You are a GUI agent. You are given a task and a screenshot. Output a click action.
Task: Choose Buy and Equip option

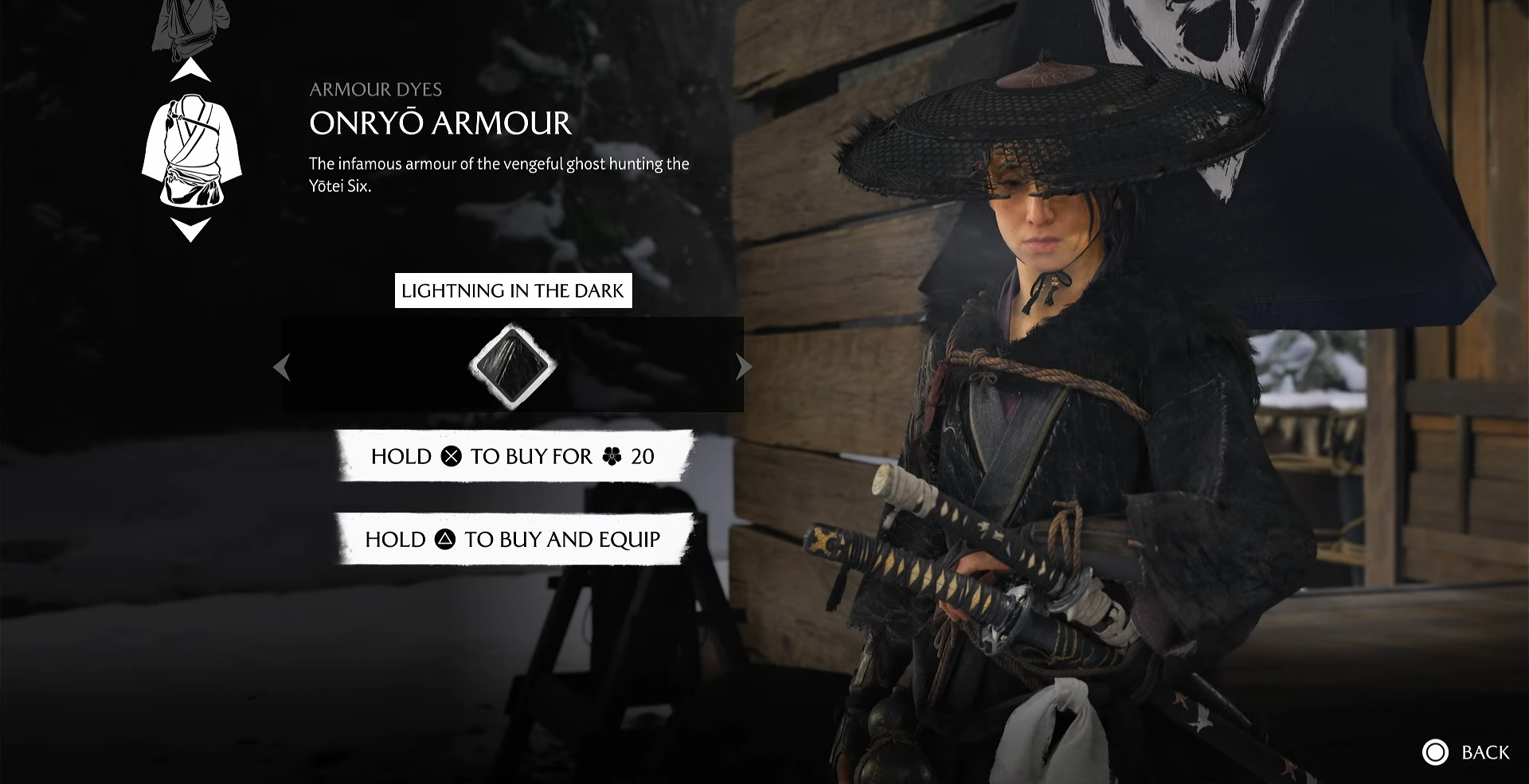tap(514, 539)
